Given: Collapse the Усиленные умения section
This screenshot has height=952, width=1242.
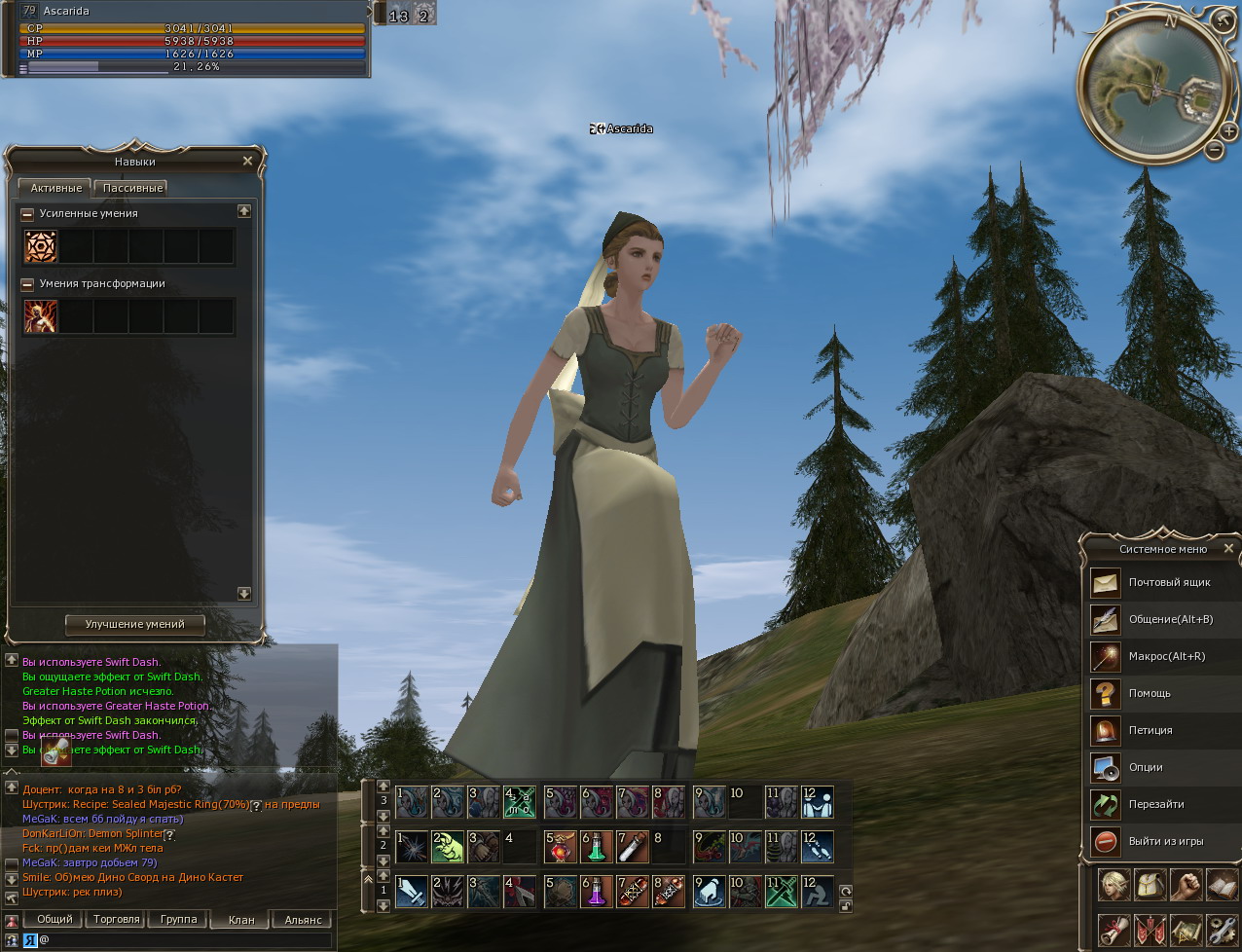Looking at the screenshot, I should click(x=27, y=214).
